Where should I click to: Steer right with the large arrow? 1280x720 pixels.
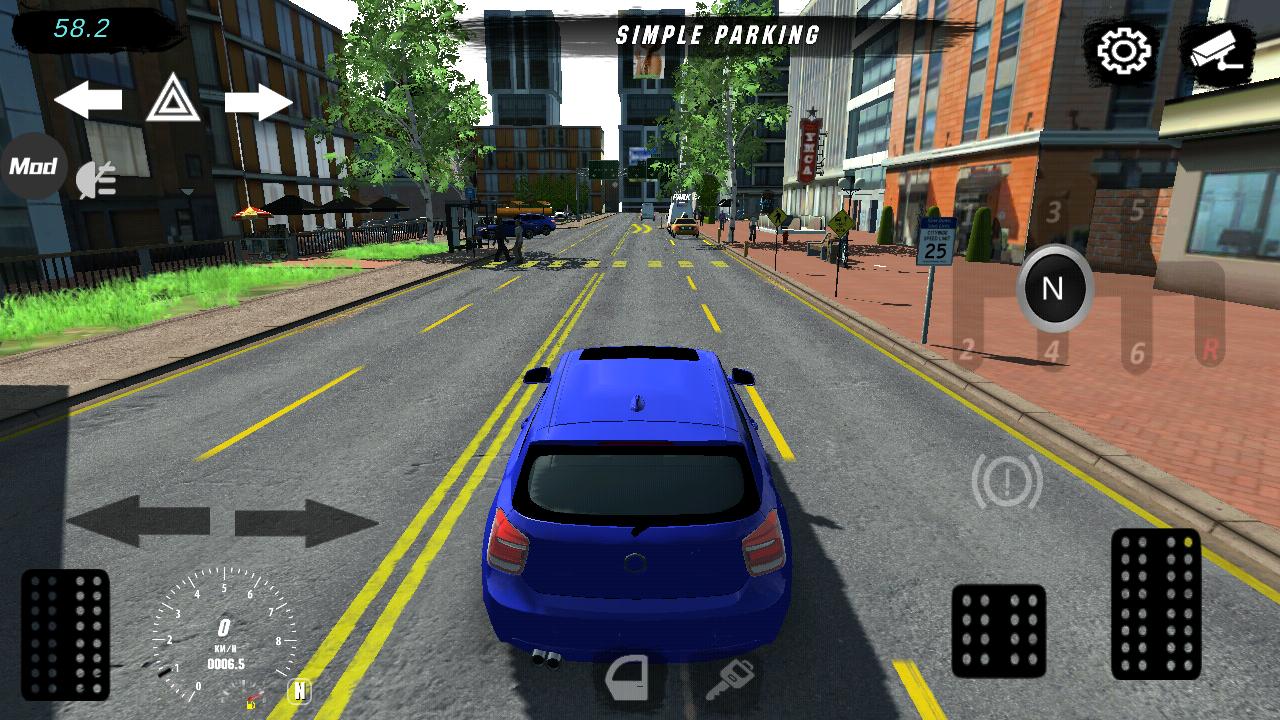coord(306,522)
